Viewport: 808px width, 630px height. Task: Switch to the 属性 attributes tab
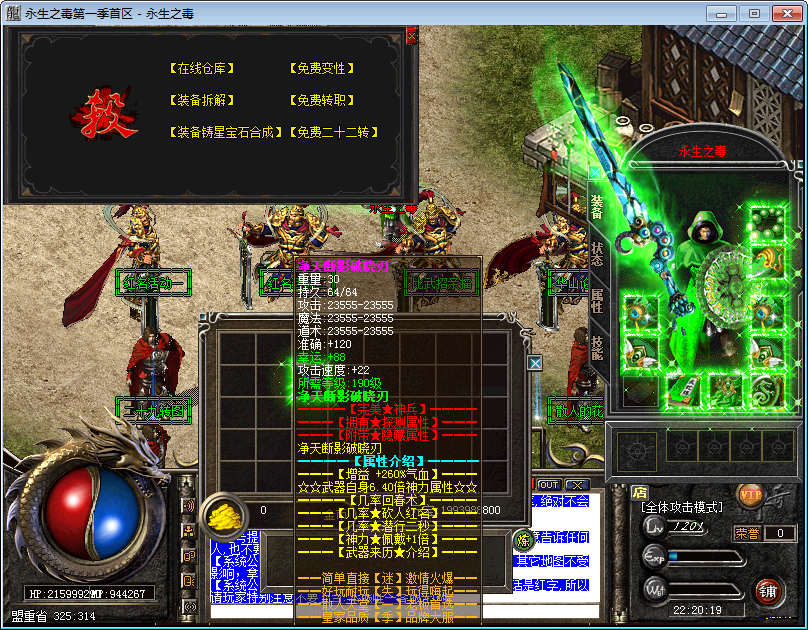597,301
